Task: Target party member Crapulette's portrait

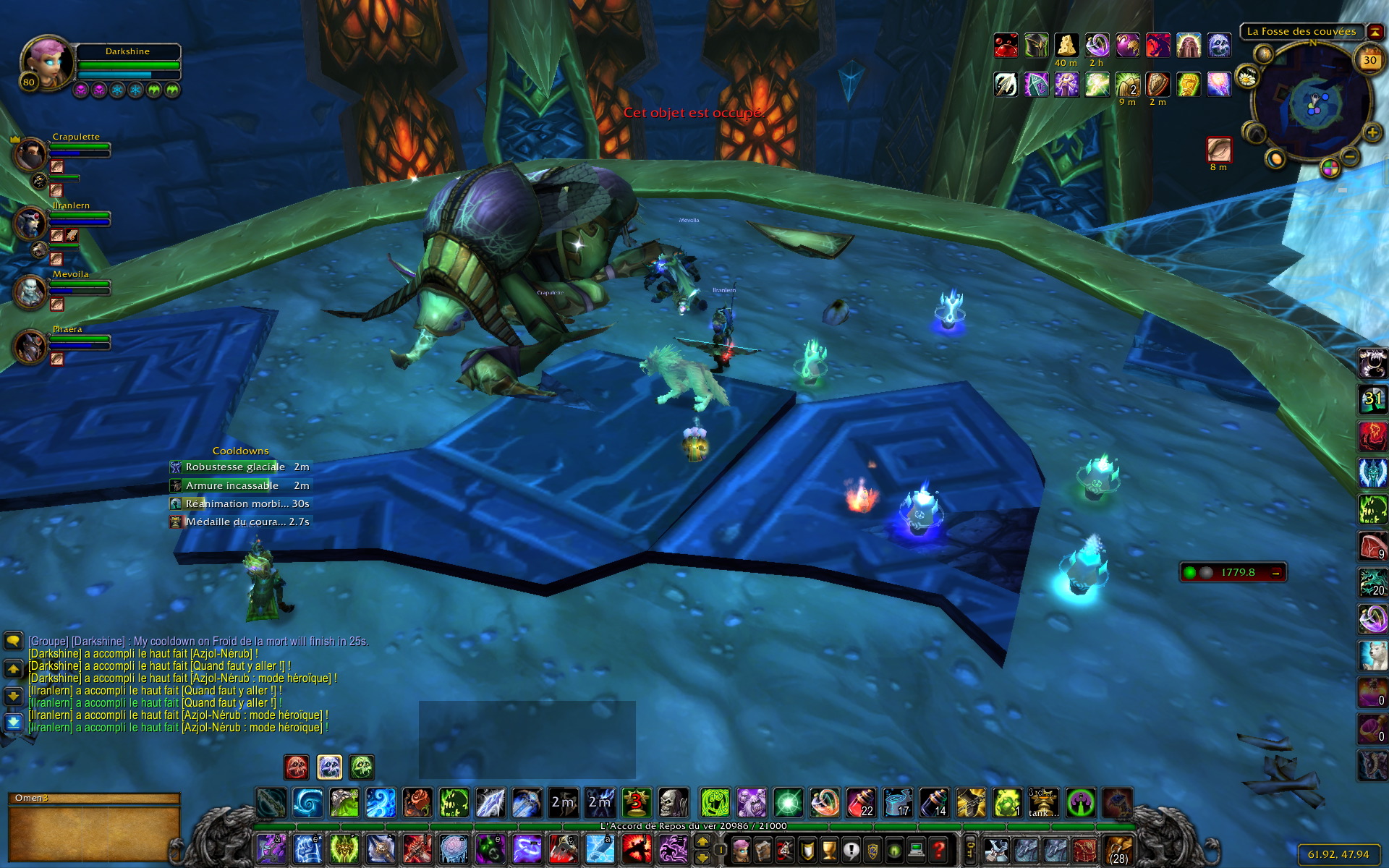Action: [30, 154]
